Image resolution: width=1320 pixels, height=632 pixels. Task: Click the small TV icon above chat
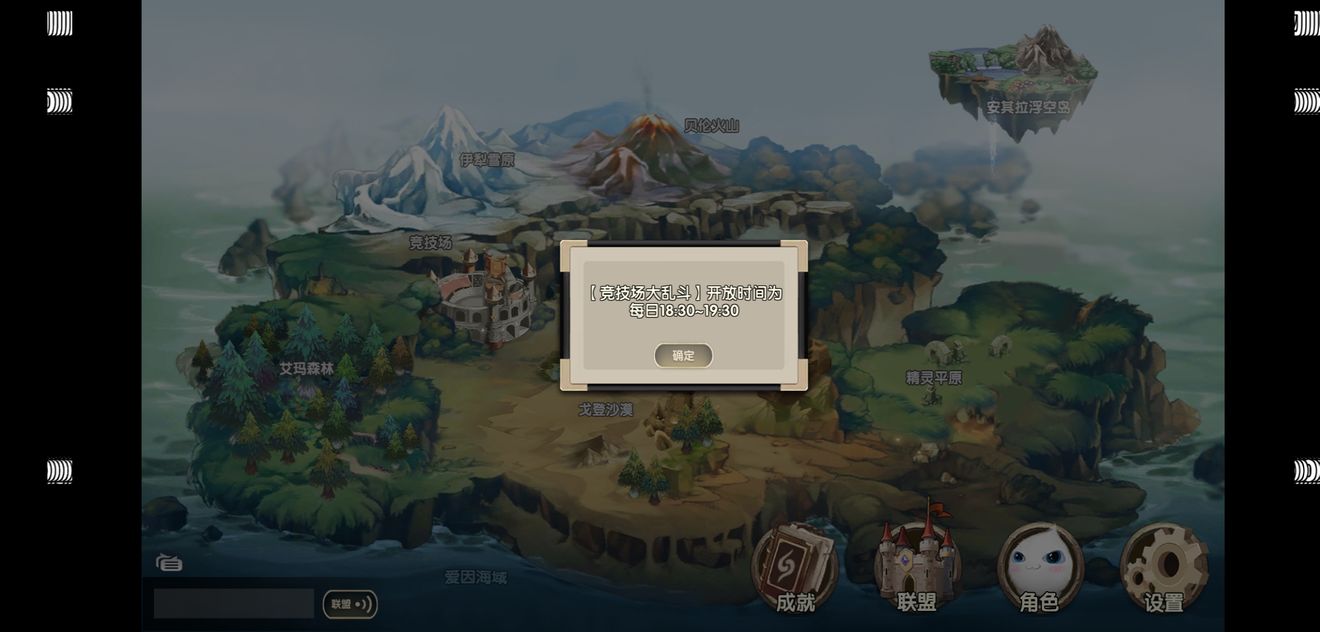point(169,562)
